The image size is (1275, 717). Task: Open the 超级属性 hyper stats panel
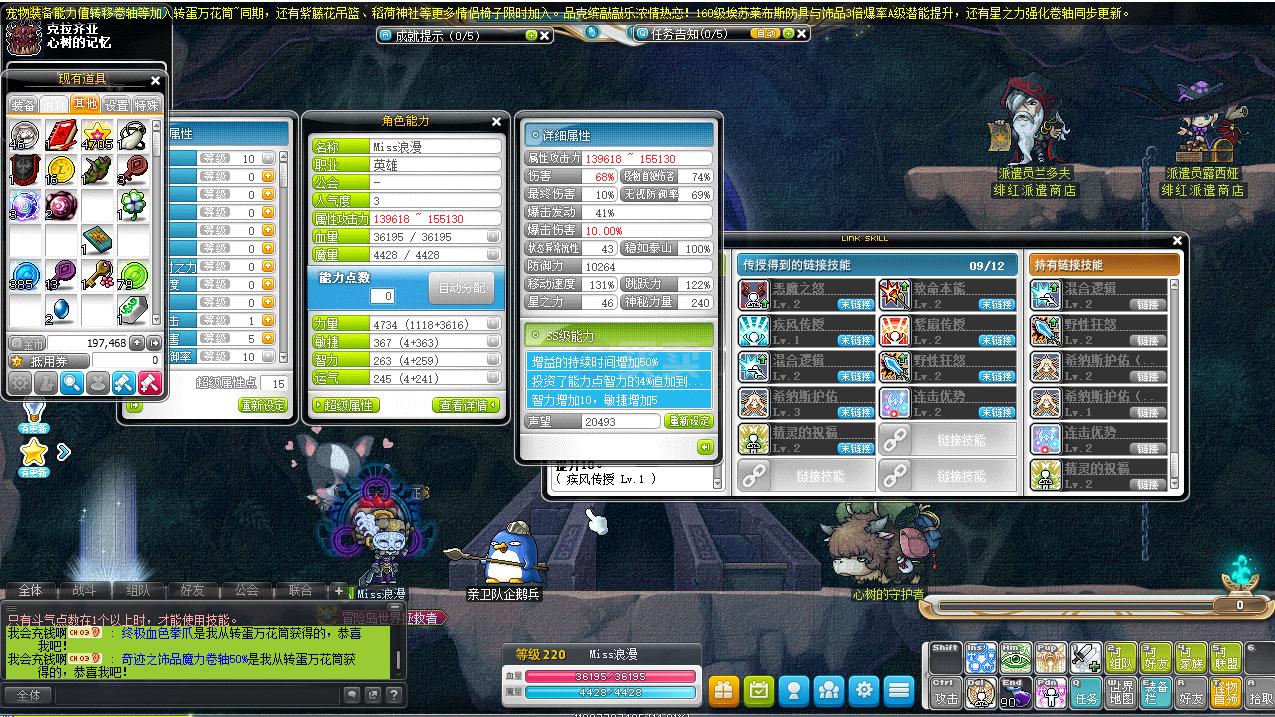point(344,405)
